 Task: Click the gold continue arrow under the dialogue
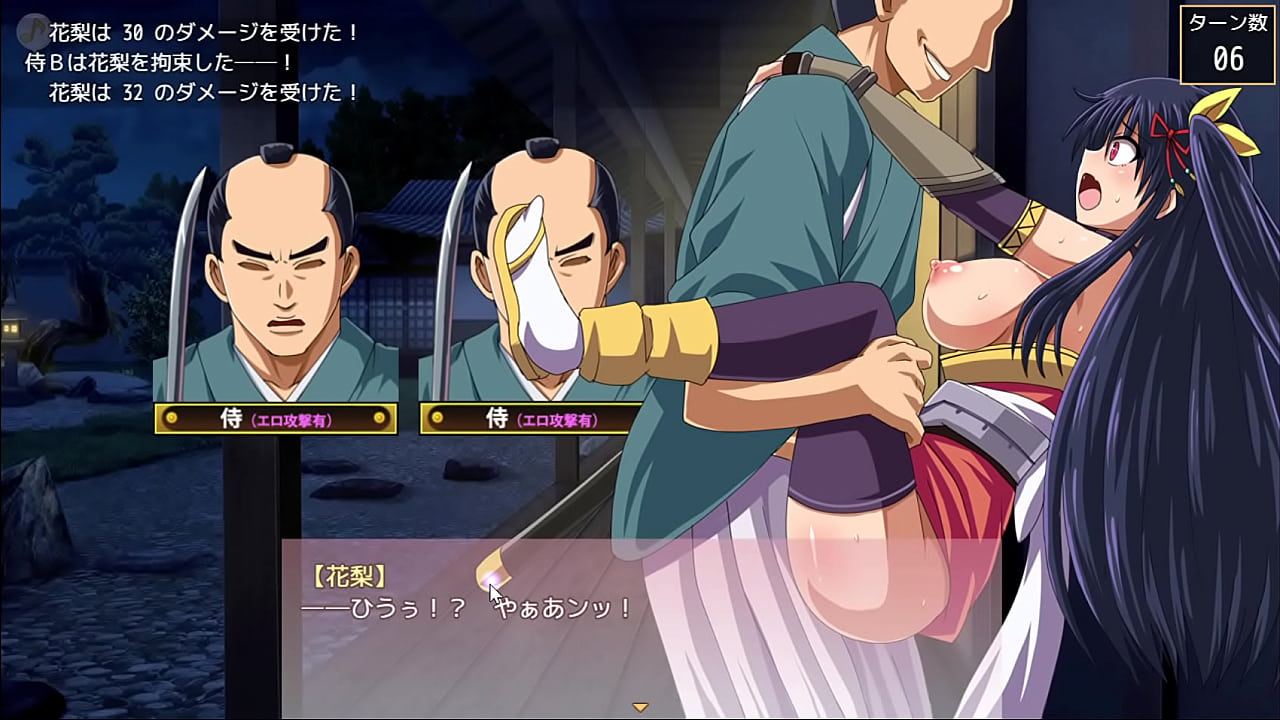click(640, 707)
